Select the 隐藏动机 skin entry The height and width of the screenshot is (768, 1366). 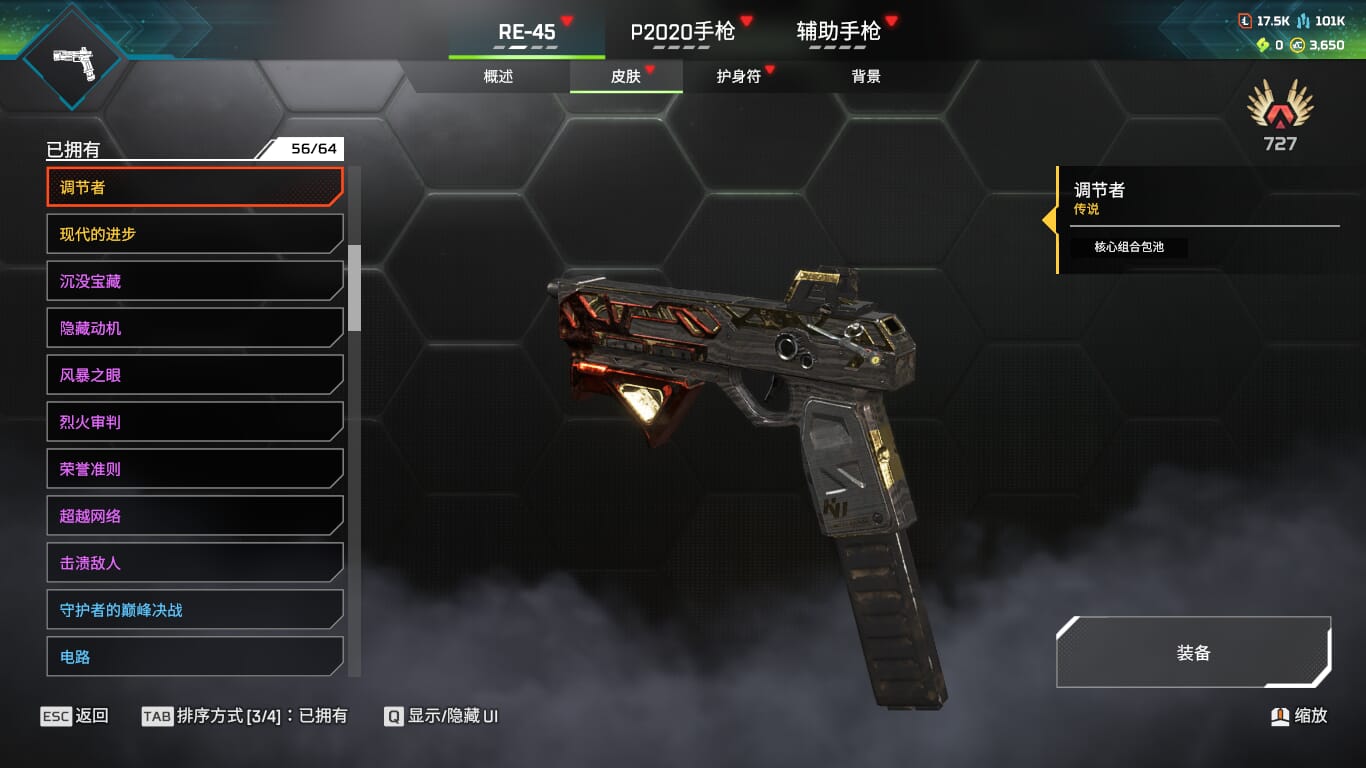click(x=195, y=328)
